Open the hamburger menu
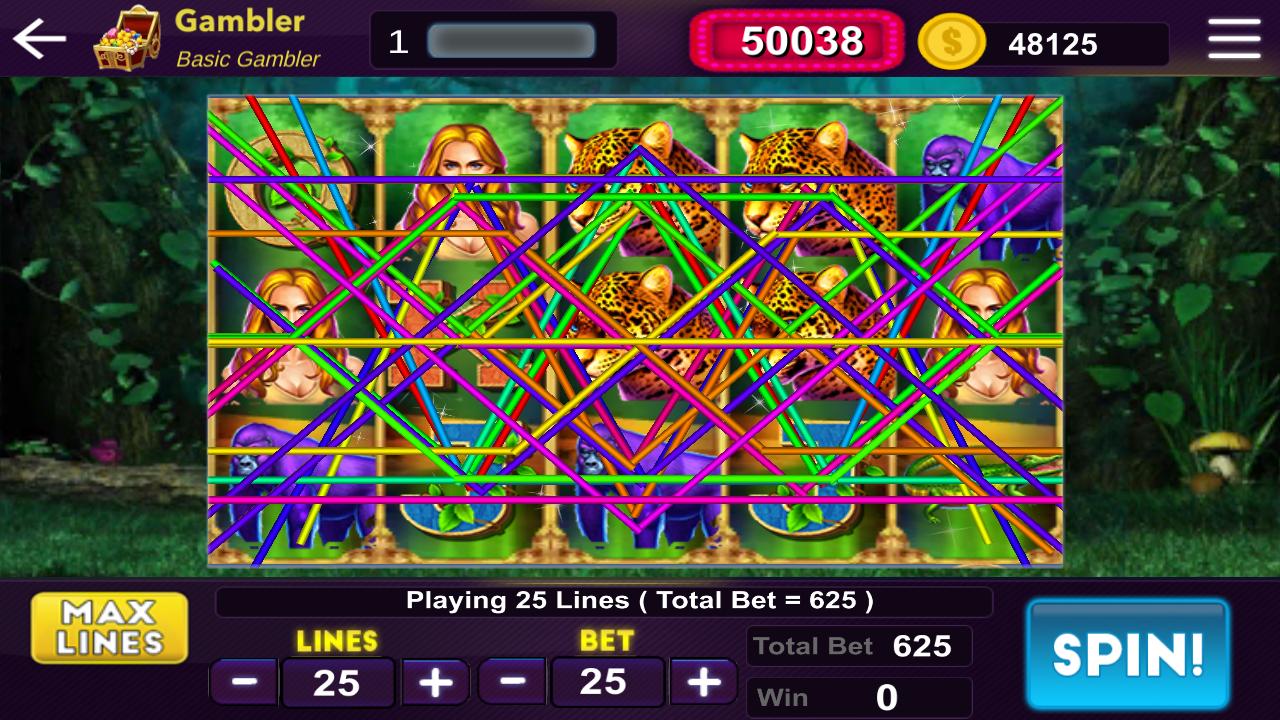 (1233, 40)
